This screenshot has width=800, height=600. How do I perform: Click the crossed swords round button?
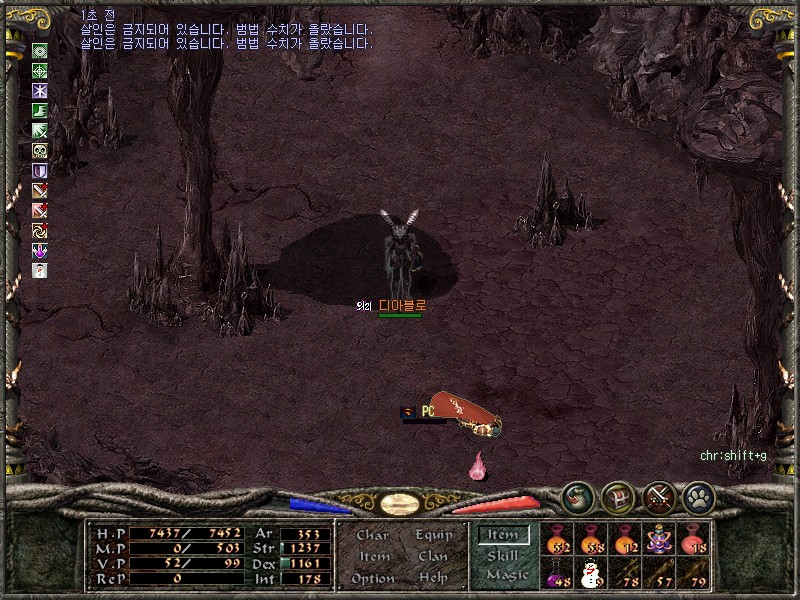(x=657, y=495)
